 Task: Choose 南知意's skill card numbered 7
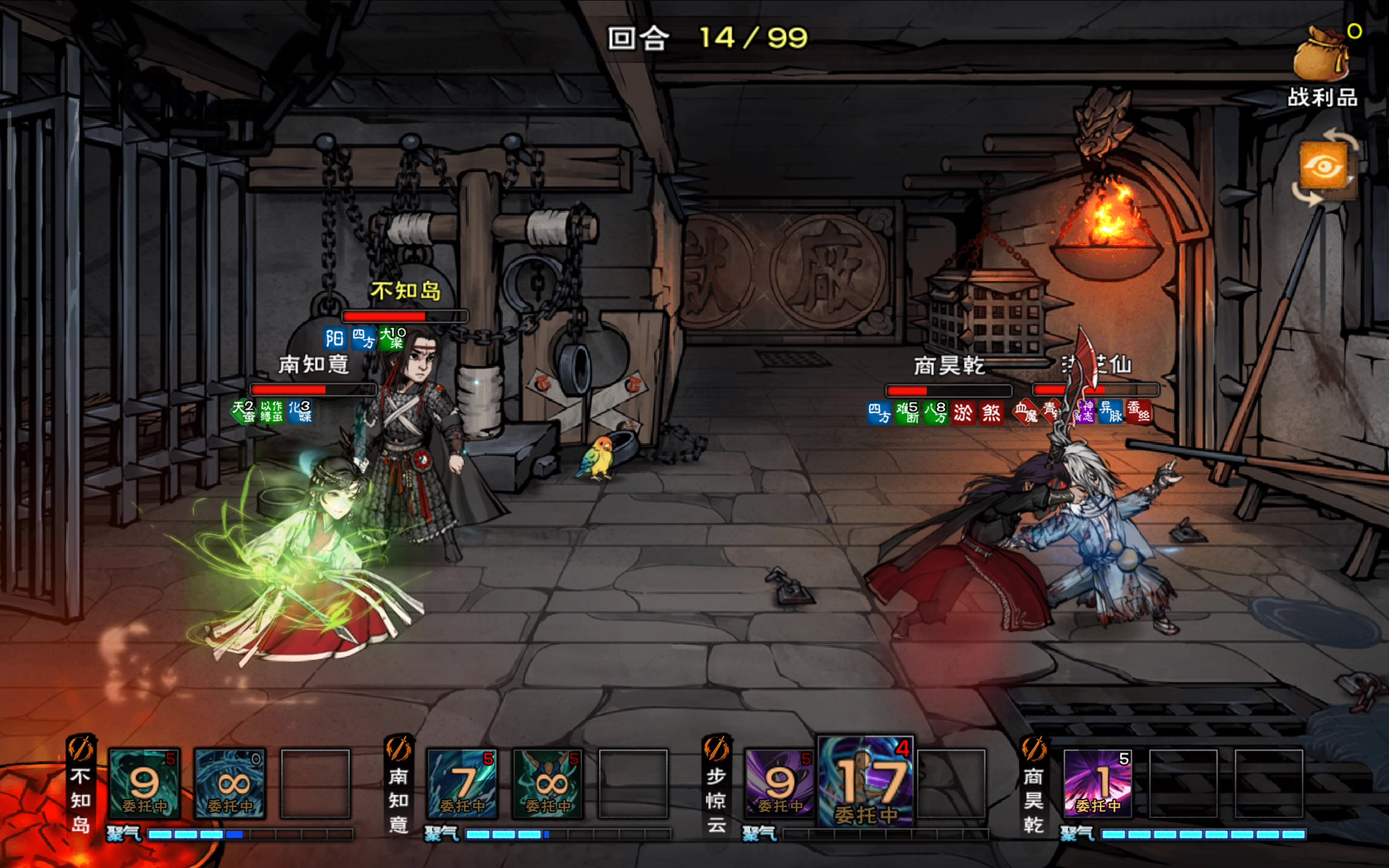point(463,783)
